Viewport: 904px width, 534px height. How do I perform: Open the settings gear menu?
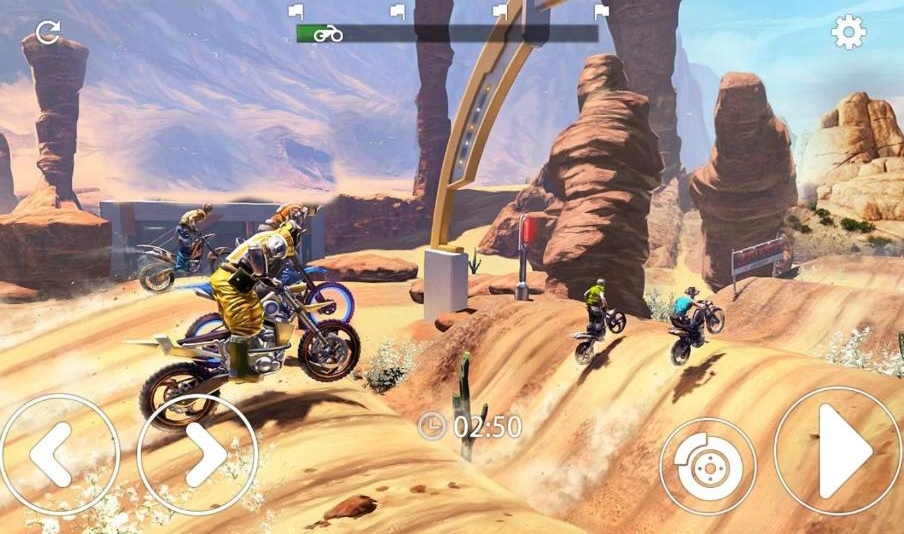pyautogui.click(x=848, y=33)
